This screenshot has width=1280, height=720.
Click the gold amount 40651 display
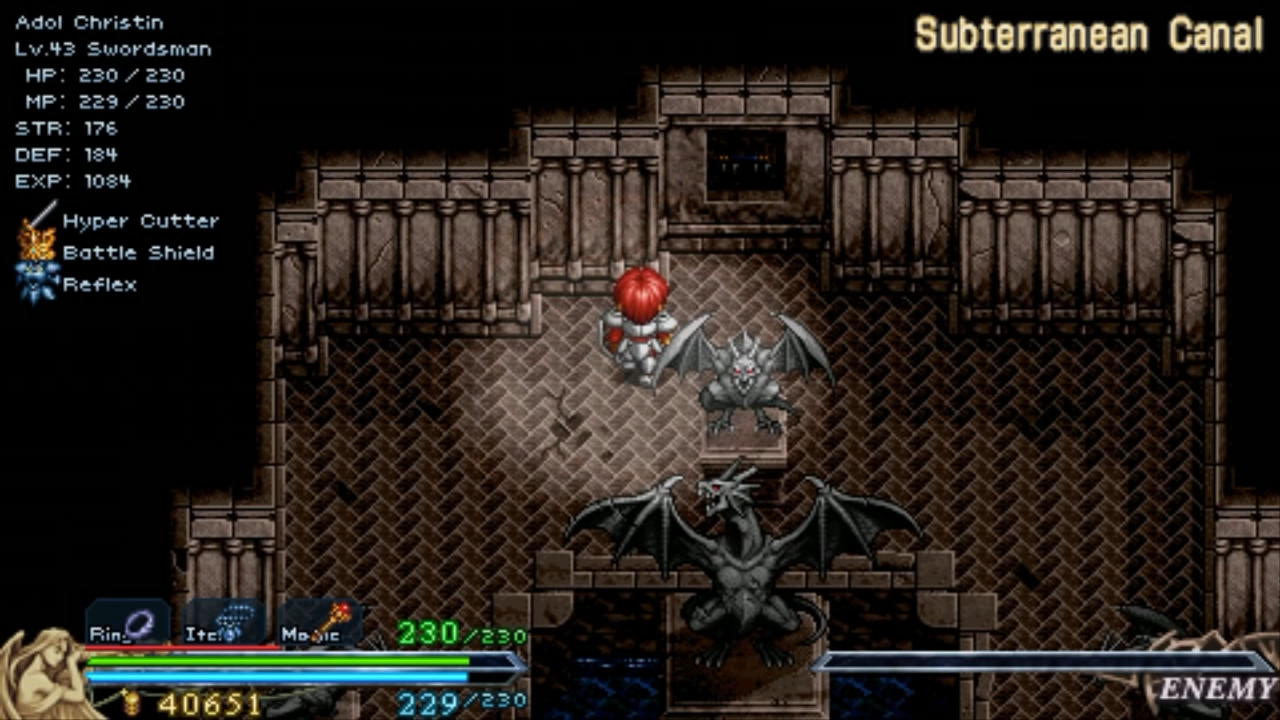point(210,702)
